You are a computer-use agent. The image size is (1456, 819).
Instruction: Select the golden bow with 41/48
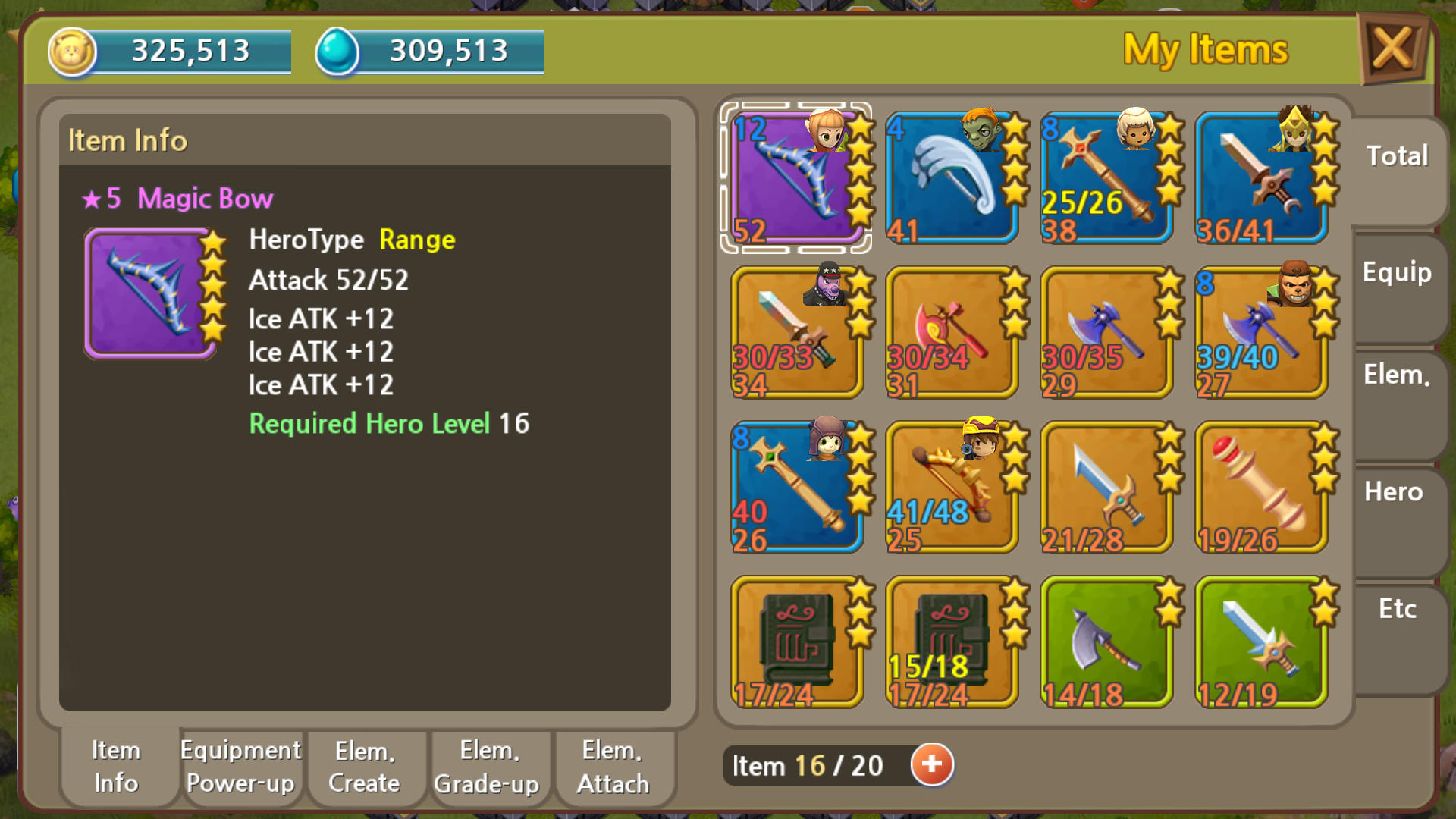pyautogui.click(x=951, y=487)
